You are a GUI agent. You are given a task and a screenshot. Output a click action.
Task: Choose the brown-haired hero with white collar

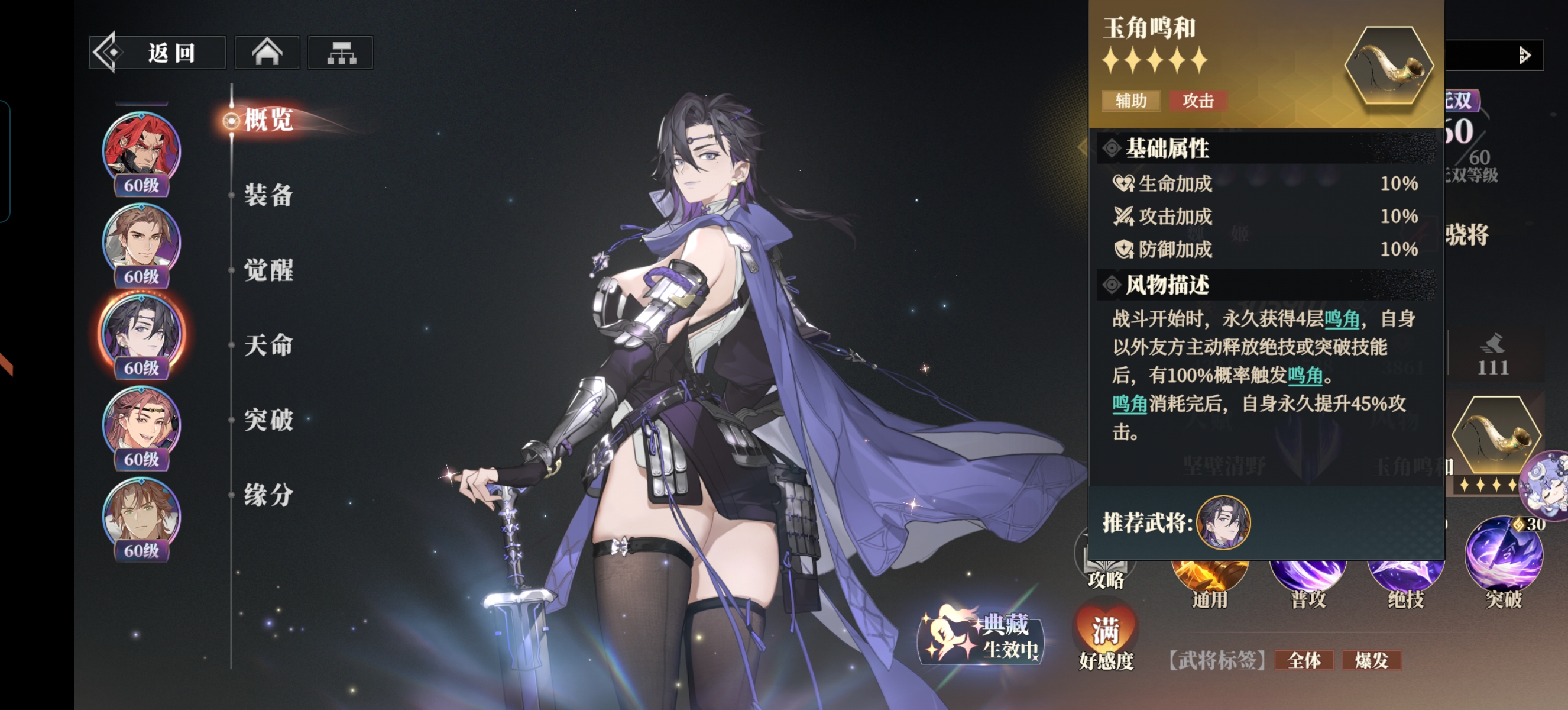141,241
